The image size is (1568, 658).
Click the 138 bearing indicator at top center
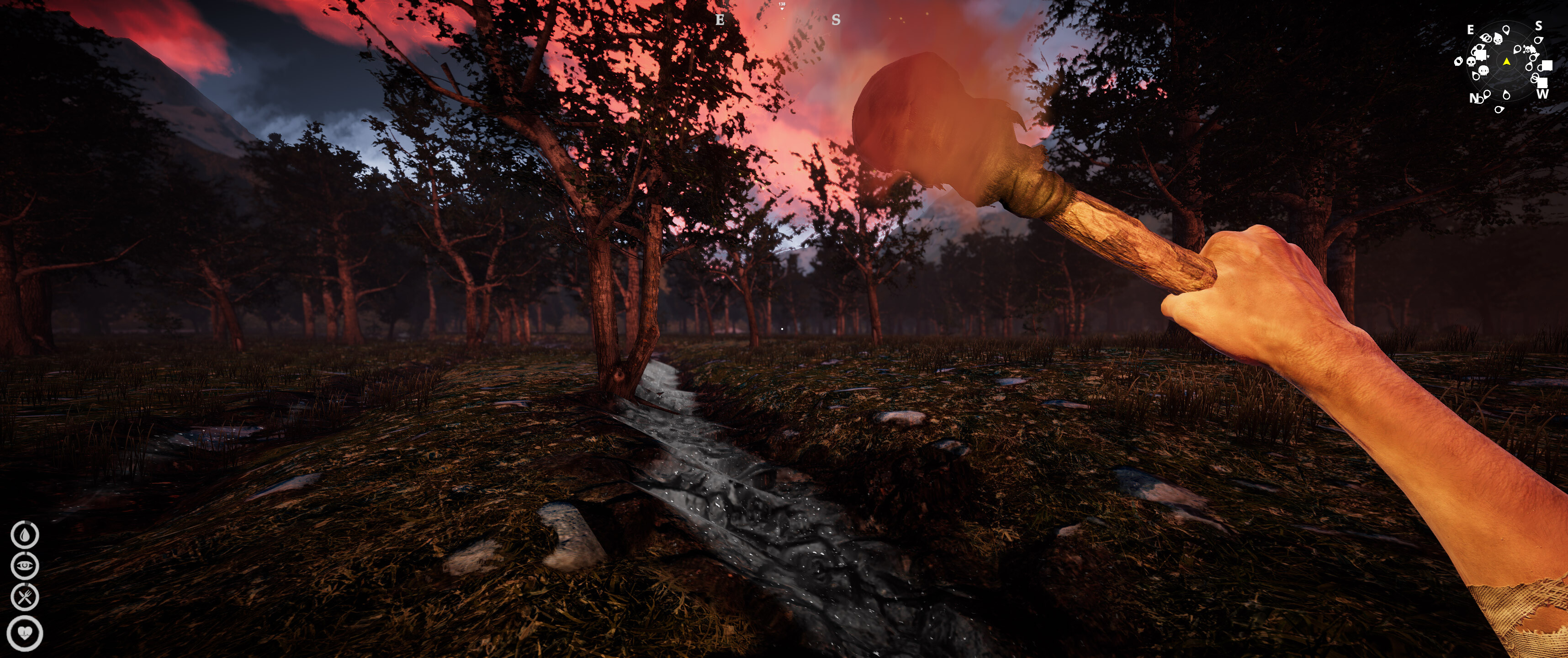(782, 5)
